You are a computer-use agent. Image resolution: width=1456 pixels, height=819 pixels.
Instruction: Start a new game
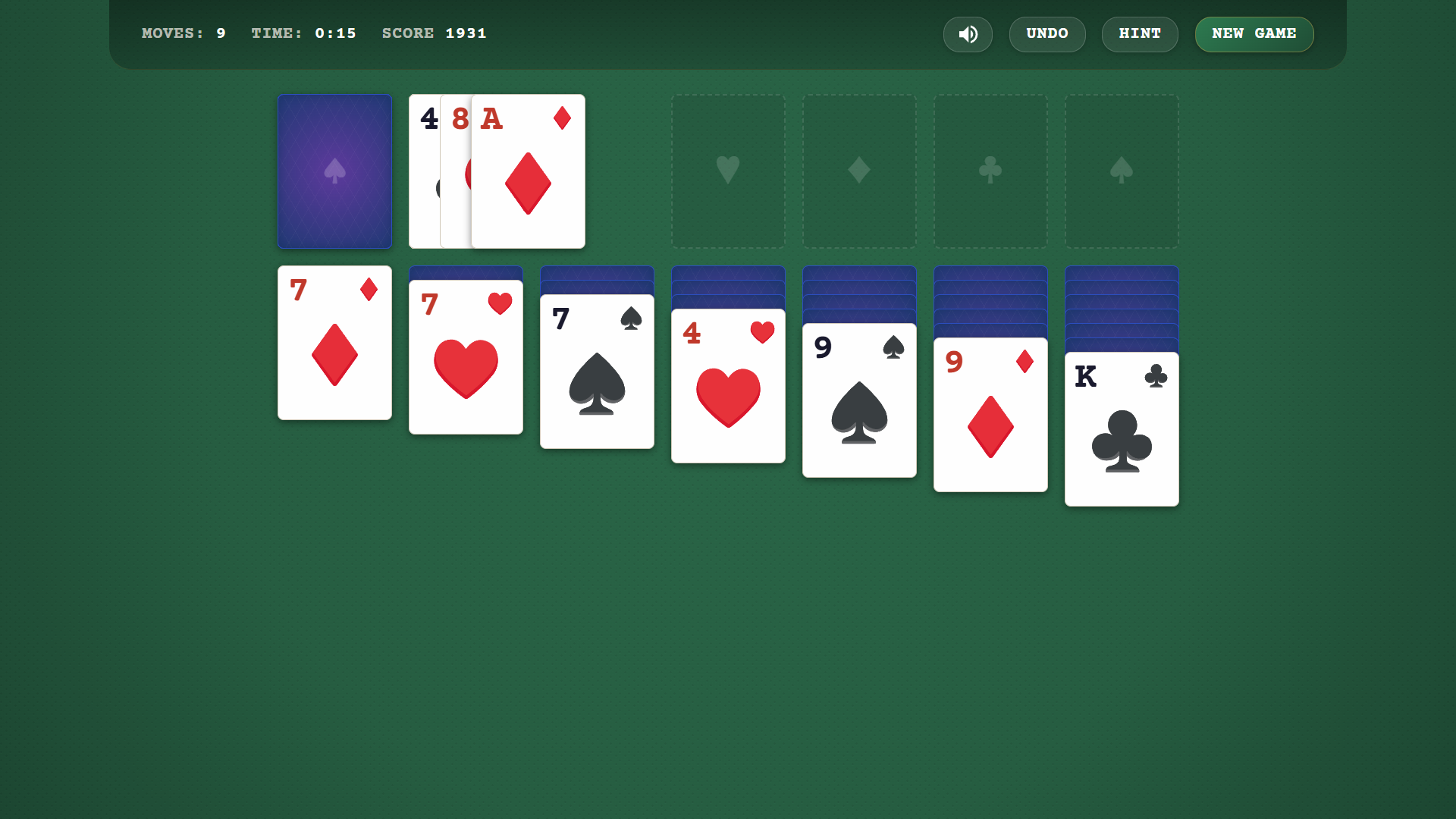tap(1254, 34)
